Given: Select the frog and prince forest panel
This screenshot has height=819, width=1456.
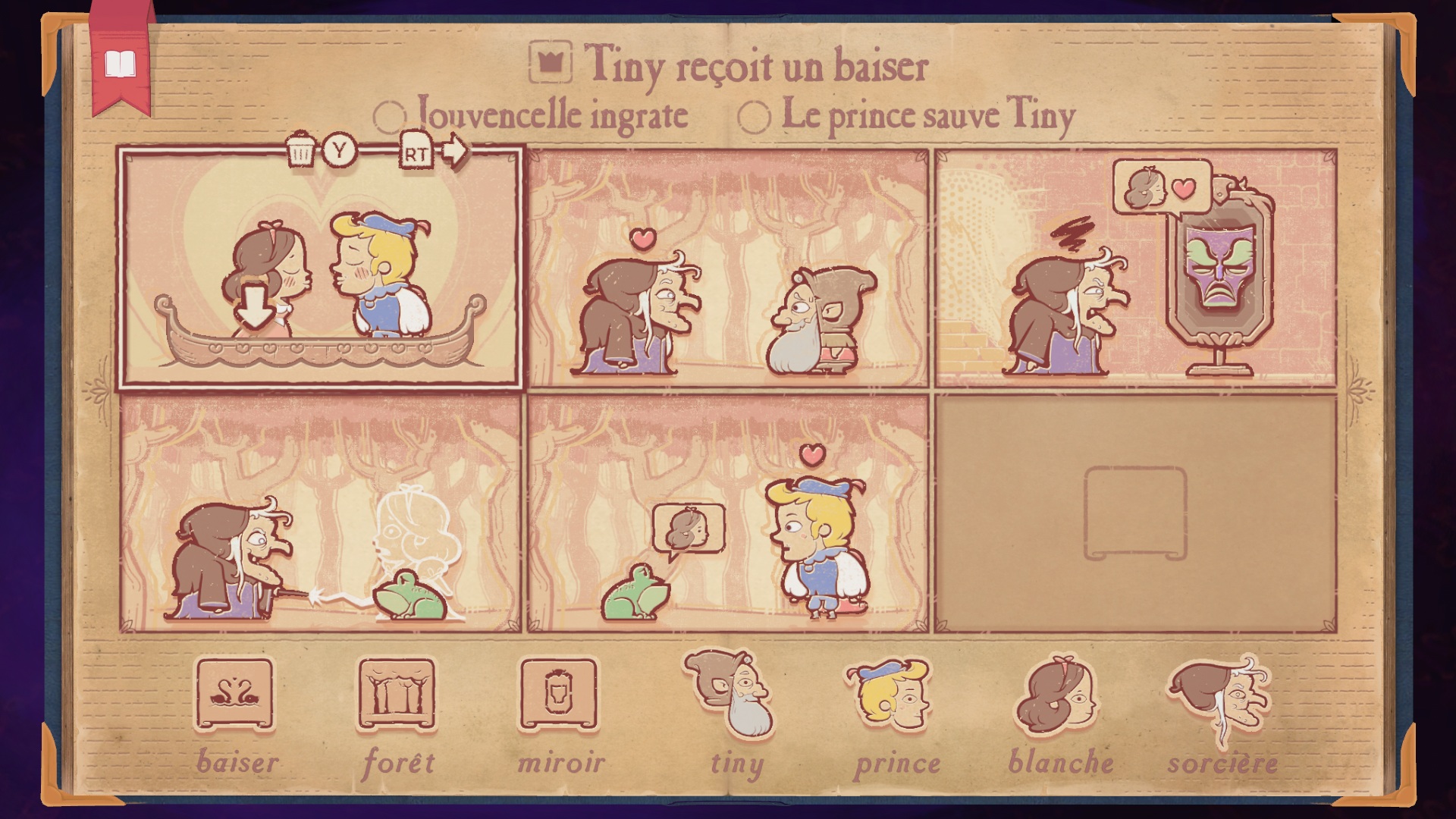Looking at the screenshot, I should click(728, 513).
